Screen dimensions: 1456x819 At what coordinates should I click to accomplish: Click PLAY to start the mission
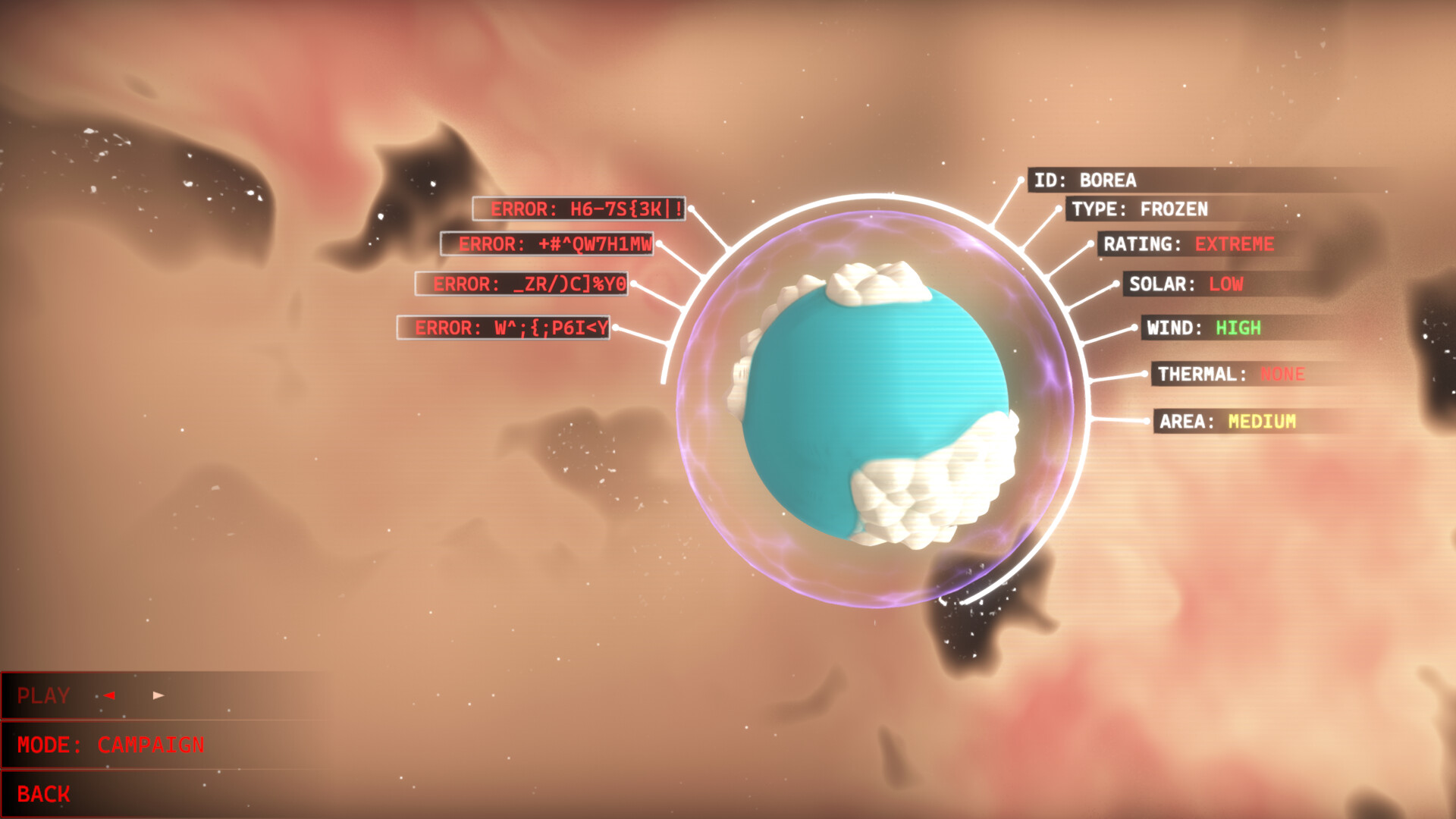click(44, 695)
